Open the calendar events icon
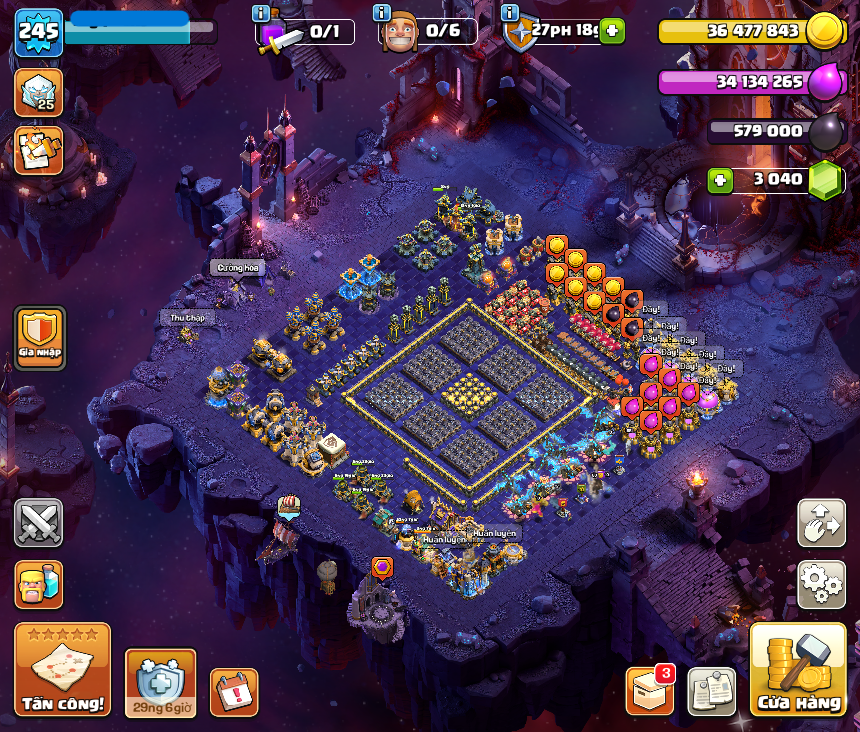This screenshot has height=732, width=860. coord(234,691)
